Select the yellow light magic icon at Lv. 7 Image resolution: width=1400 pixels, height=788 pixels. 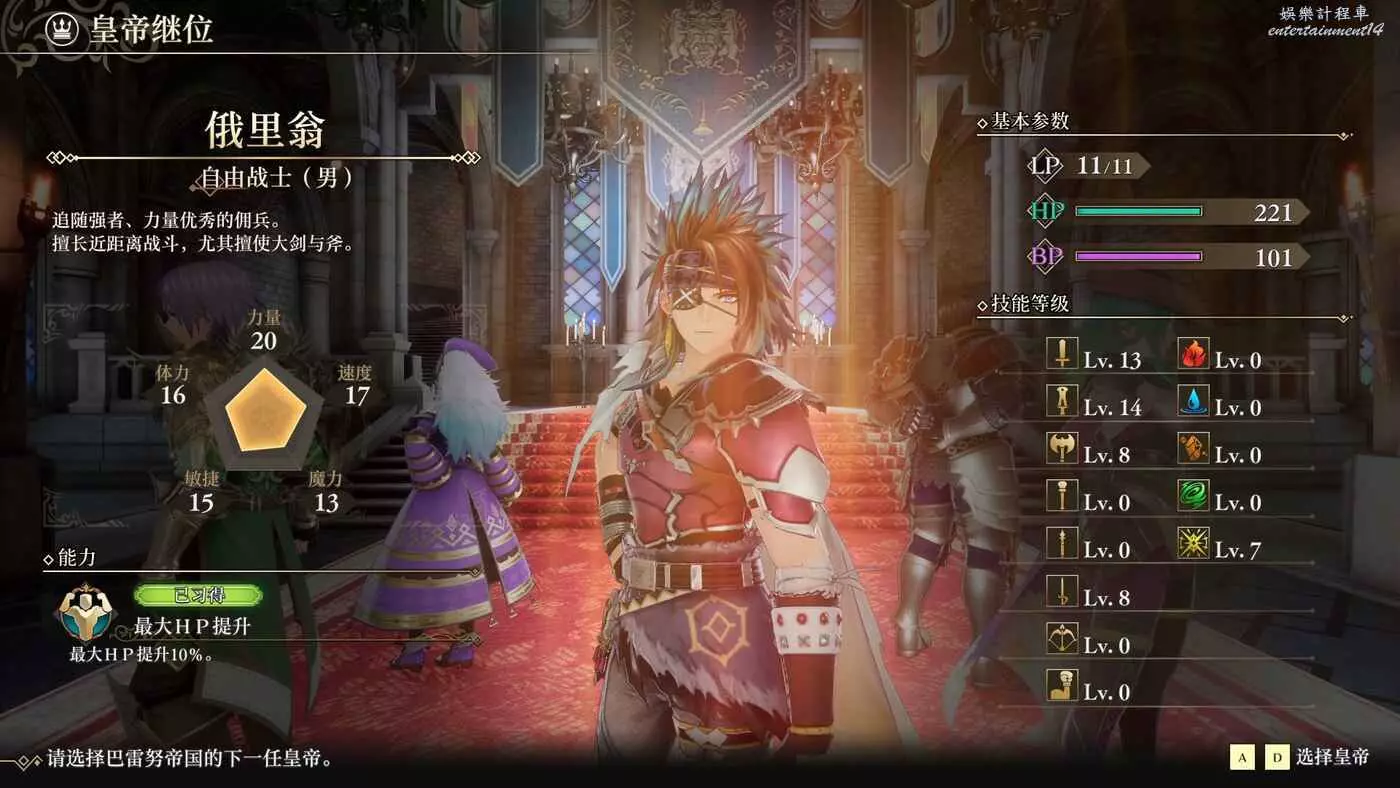(x=1193, y=543)
